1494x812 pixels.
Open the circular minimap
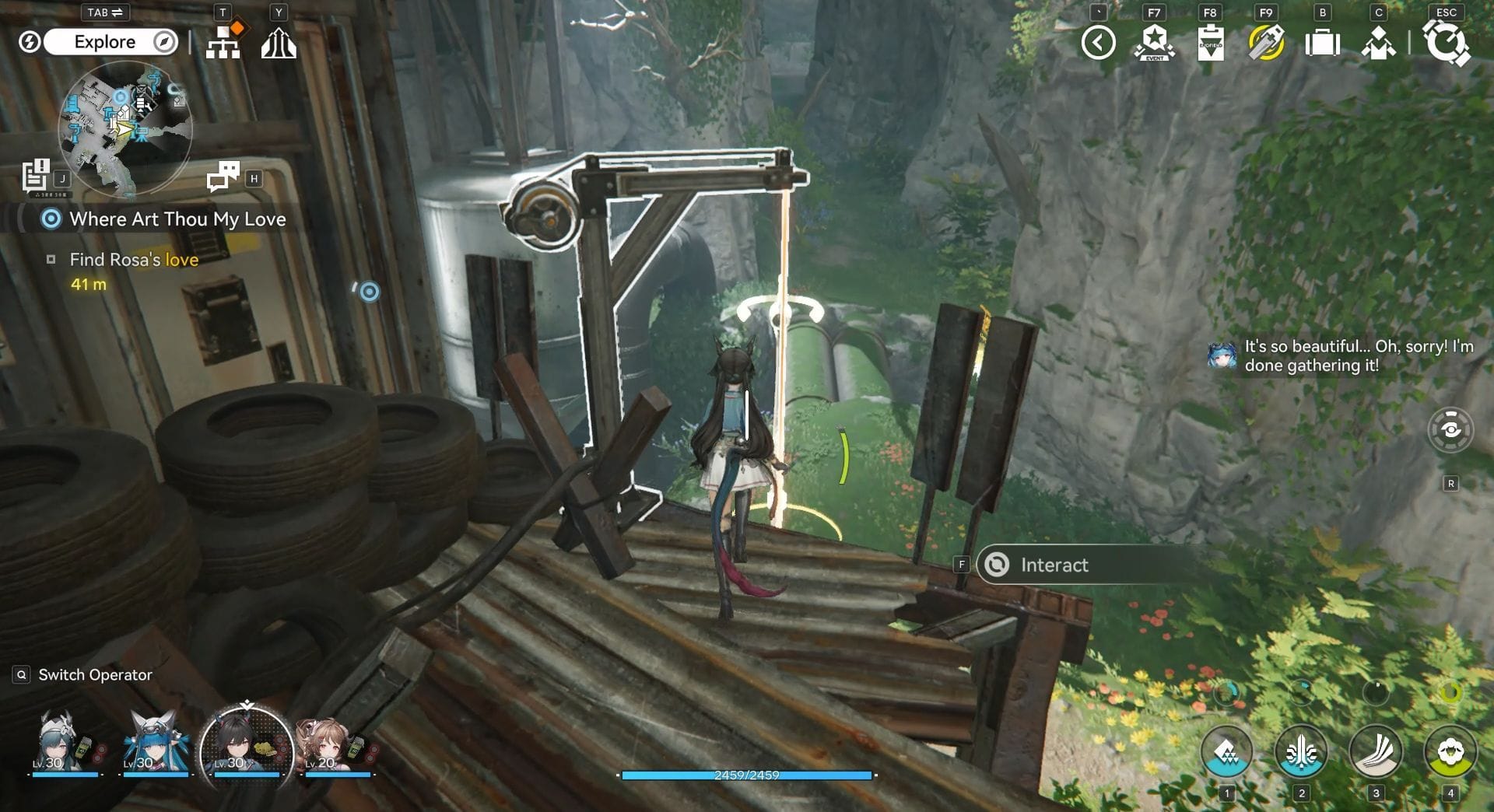(x=125, y=127)
